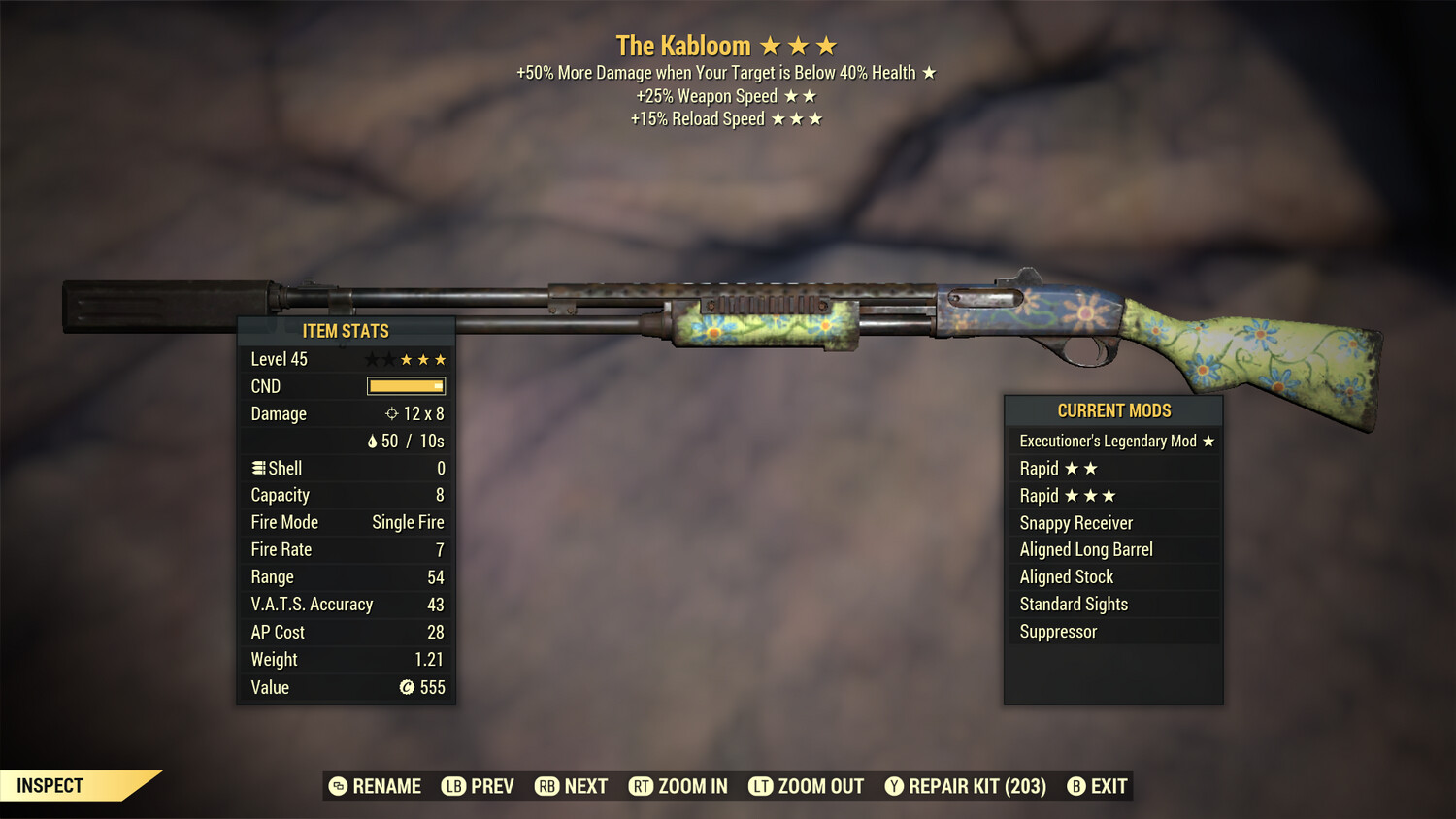Select the Suppressor mod entry
The width and height of the screenshot is (1456, 819).
tap(1058, 631)
